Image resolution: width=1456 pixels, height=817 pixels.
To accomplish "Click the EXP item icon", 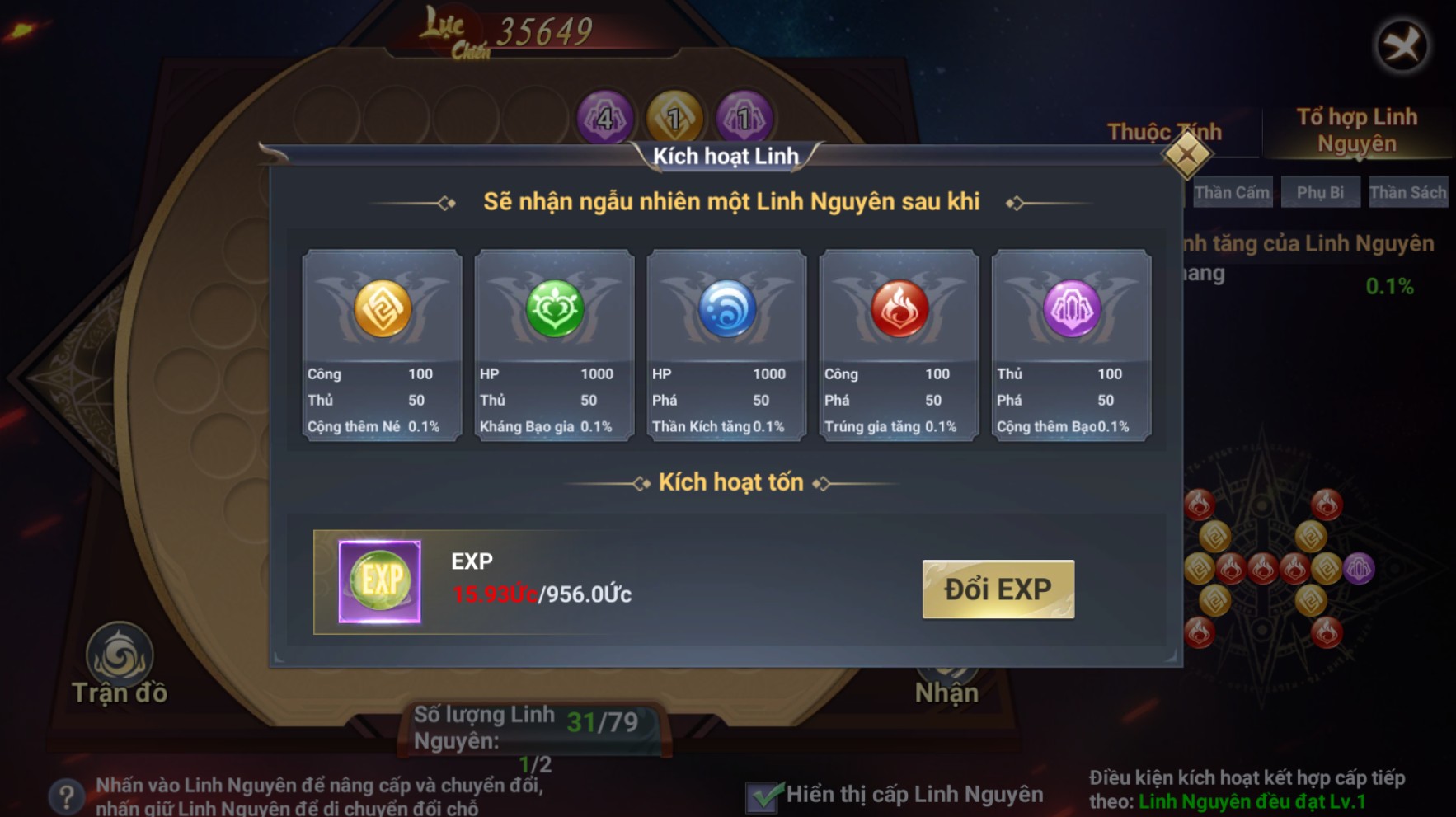I will click(x=379, y=581).
